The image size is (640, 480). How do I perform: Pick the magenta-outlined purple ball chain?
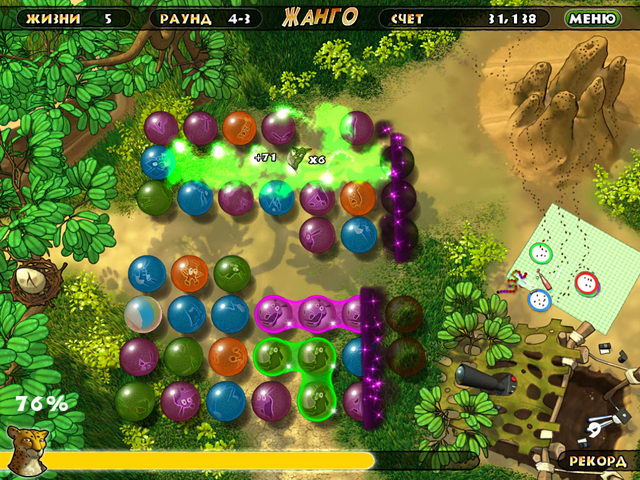pyautogui.click(x=315, y=313)
